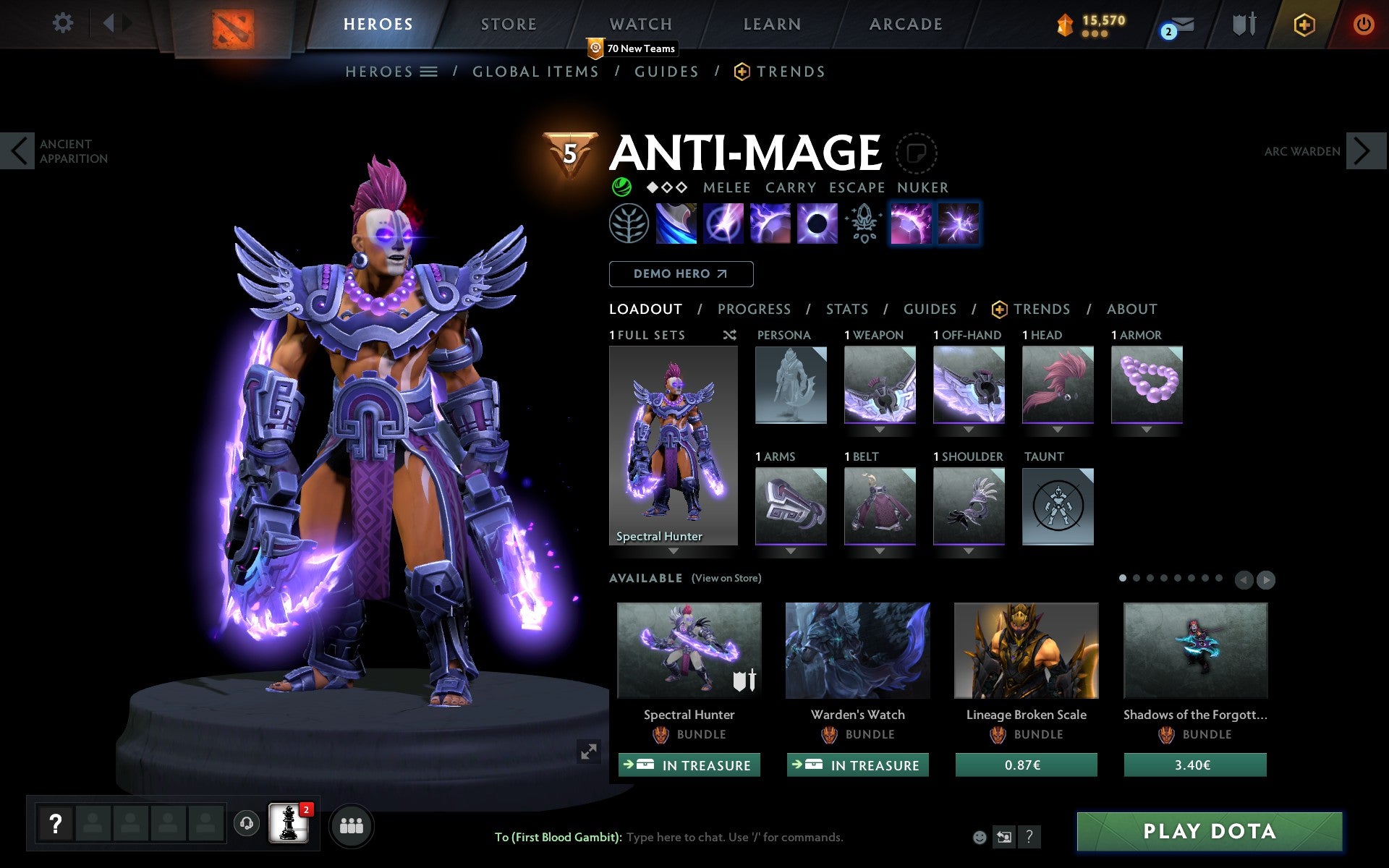Image resolution: width=1389 pixels, height=868 pixels.
Task: Select the Mana Break ability icon
Action: [676, 223]
